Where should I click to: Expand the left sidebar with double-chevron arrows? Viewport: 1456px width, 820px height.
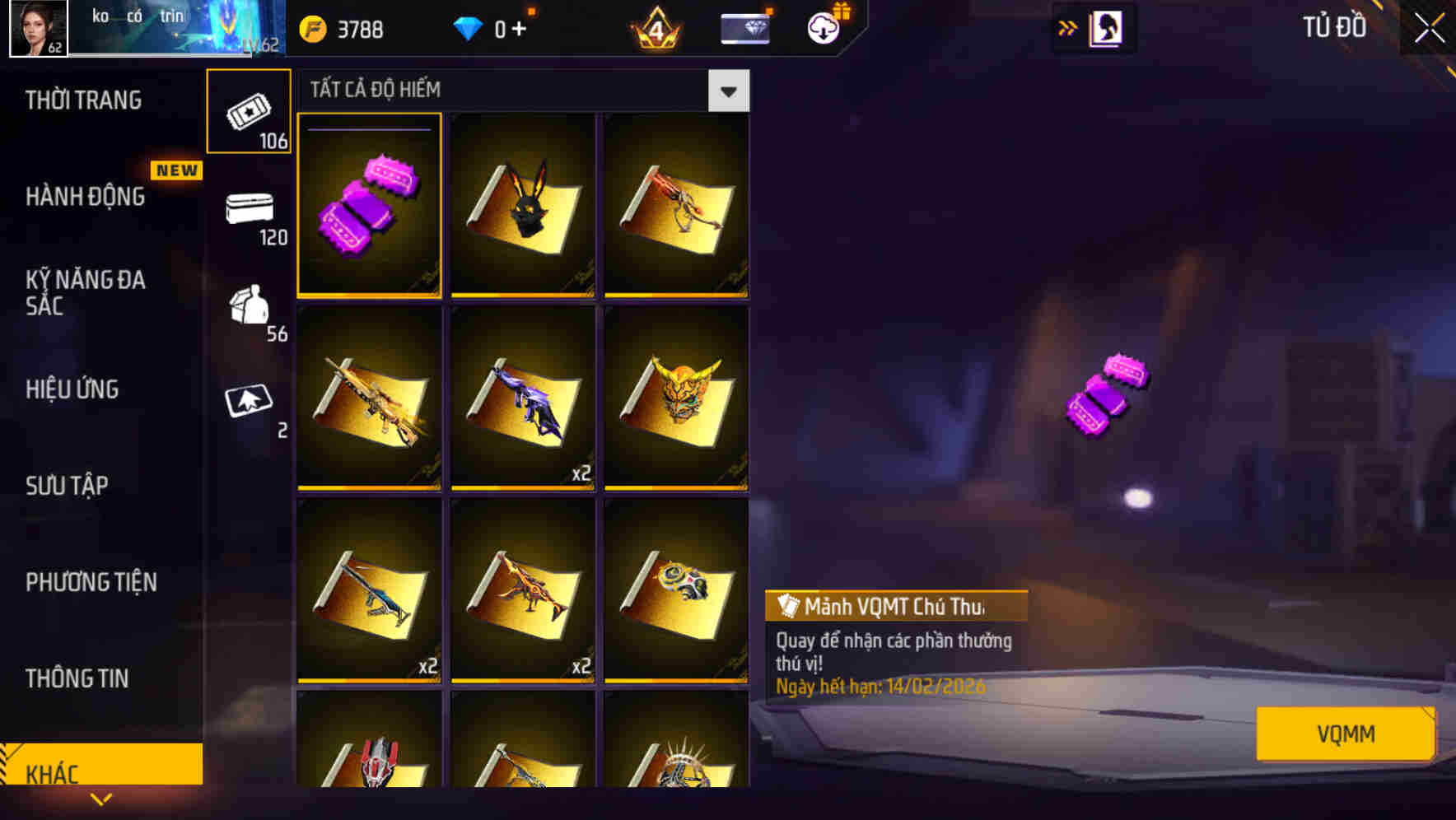[x=1066, y=27]
